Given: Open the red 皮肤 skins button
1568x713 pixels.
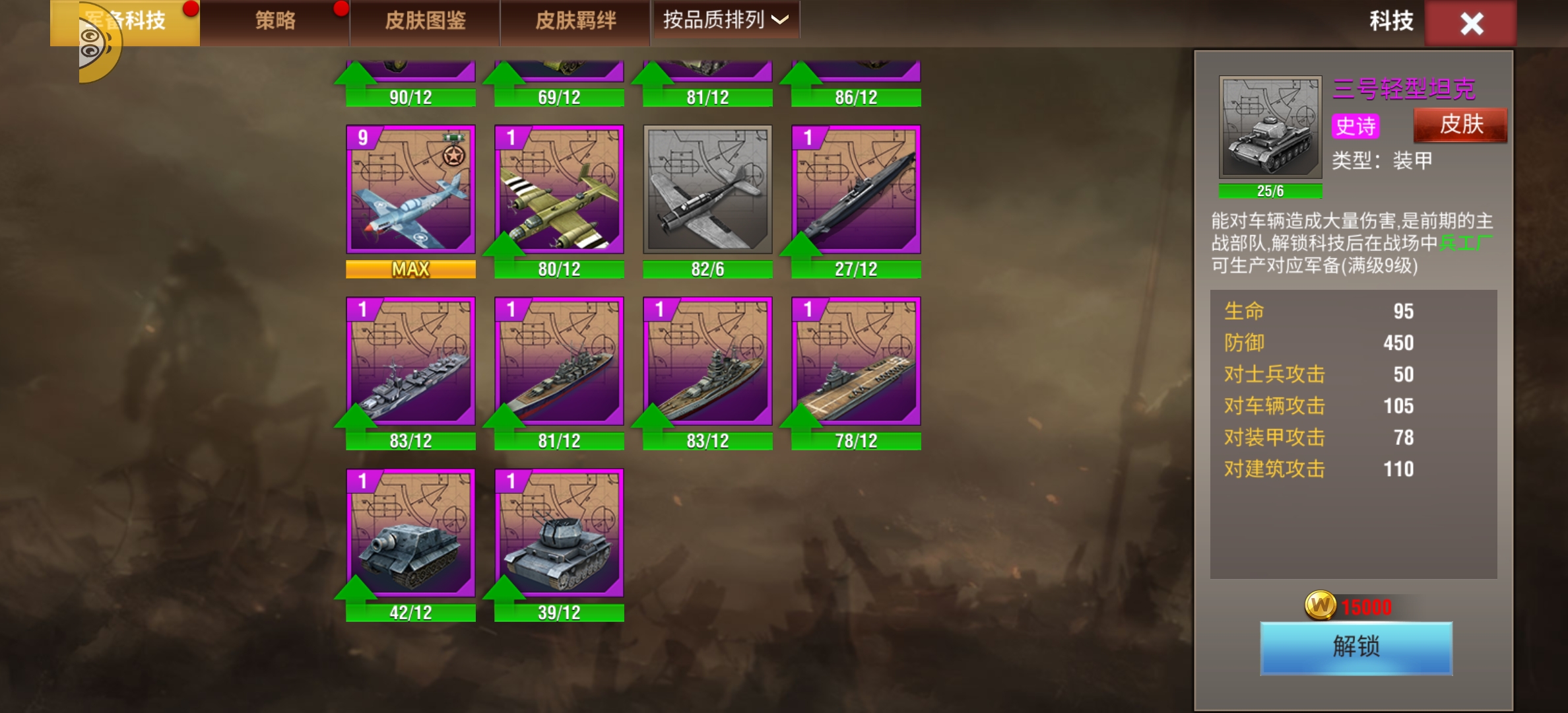Looking at the screenshot, I should pos(1461,126).
